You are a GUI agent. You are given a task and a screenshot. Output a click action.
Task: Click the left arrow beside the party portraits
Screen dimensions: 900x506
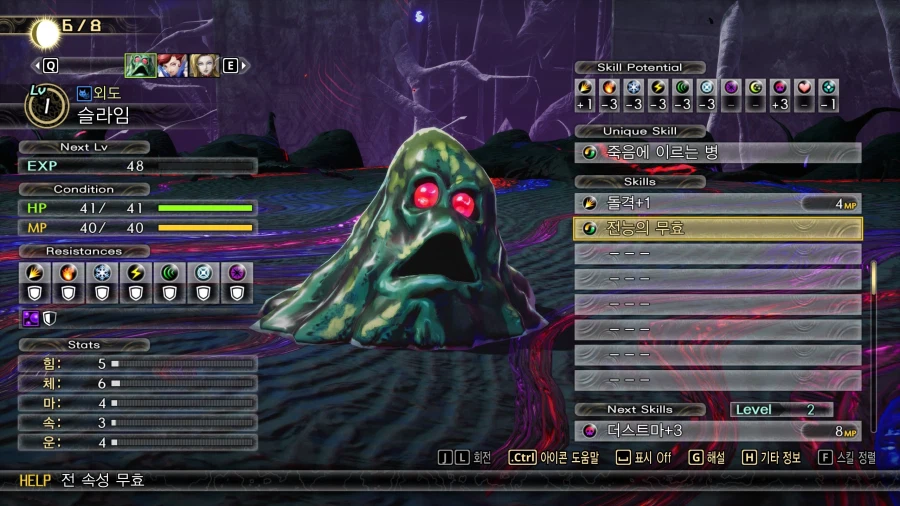click(37, 66)
